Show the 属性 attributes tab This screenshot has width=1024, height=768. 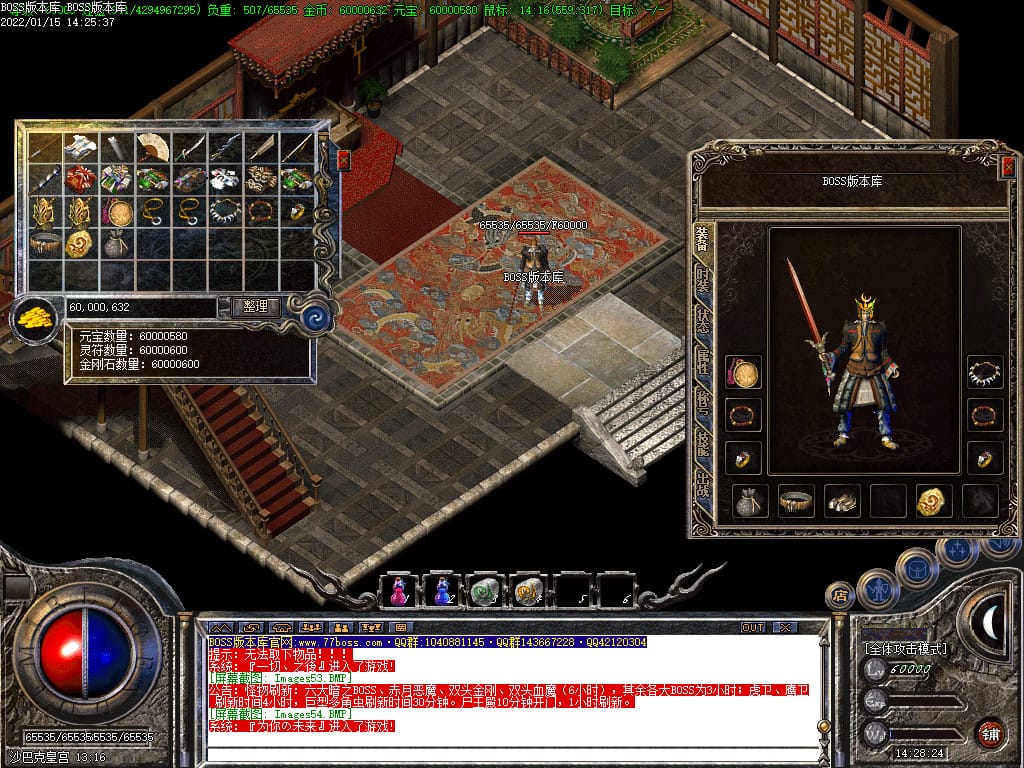(x=704, y=360)
